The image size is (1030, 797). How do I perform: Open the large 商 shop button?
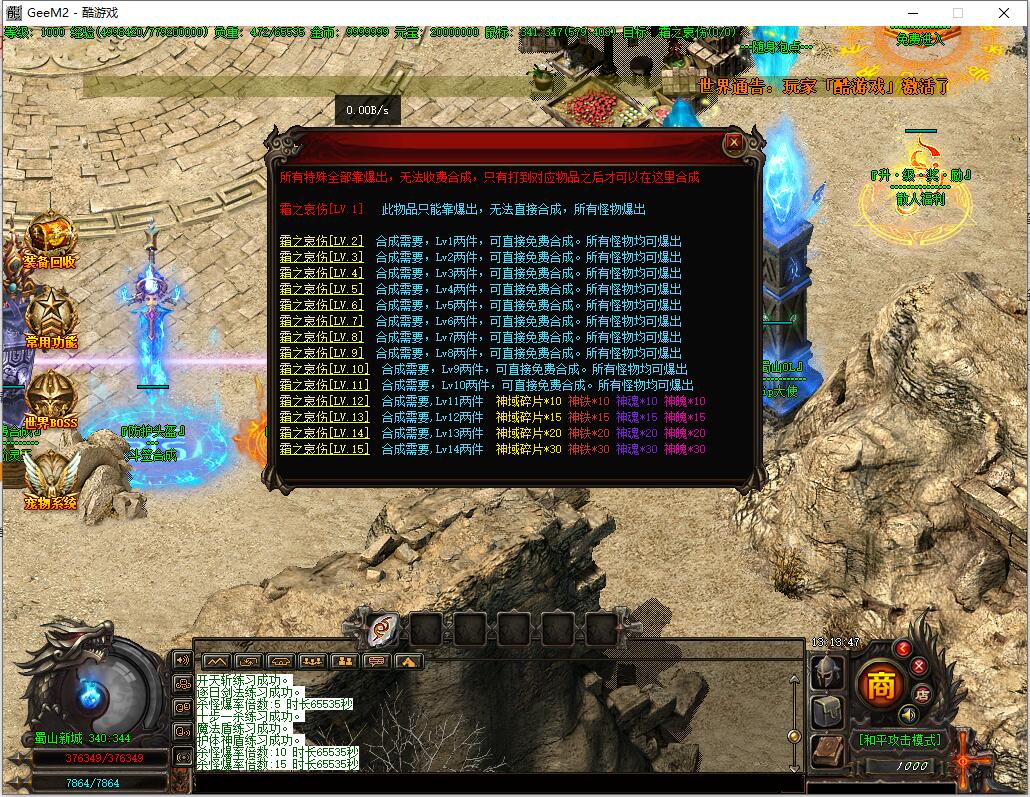pos(880,685)
